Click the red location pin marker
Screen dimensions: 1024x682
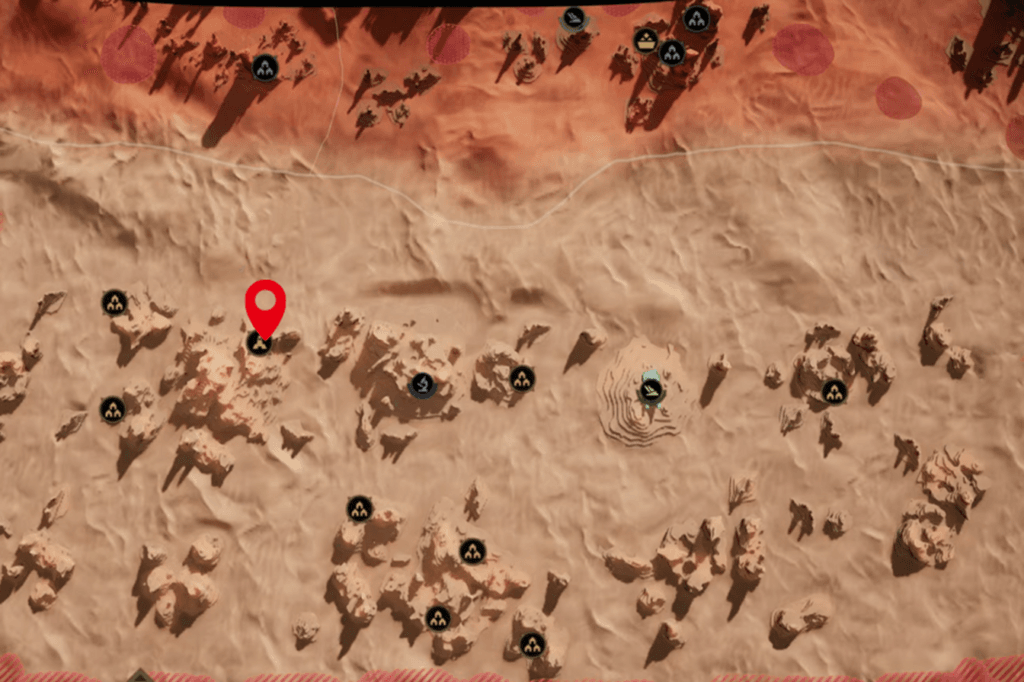point(265,303)
